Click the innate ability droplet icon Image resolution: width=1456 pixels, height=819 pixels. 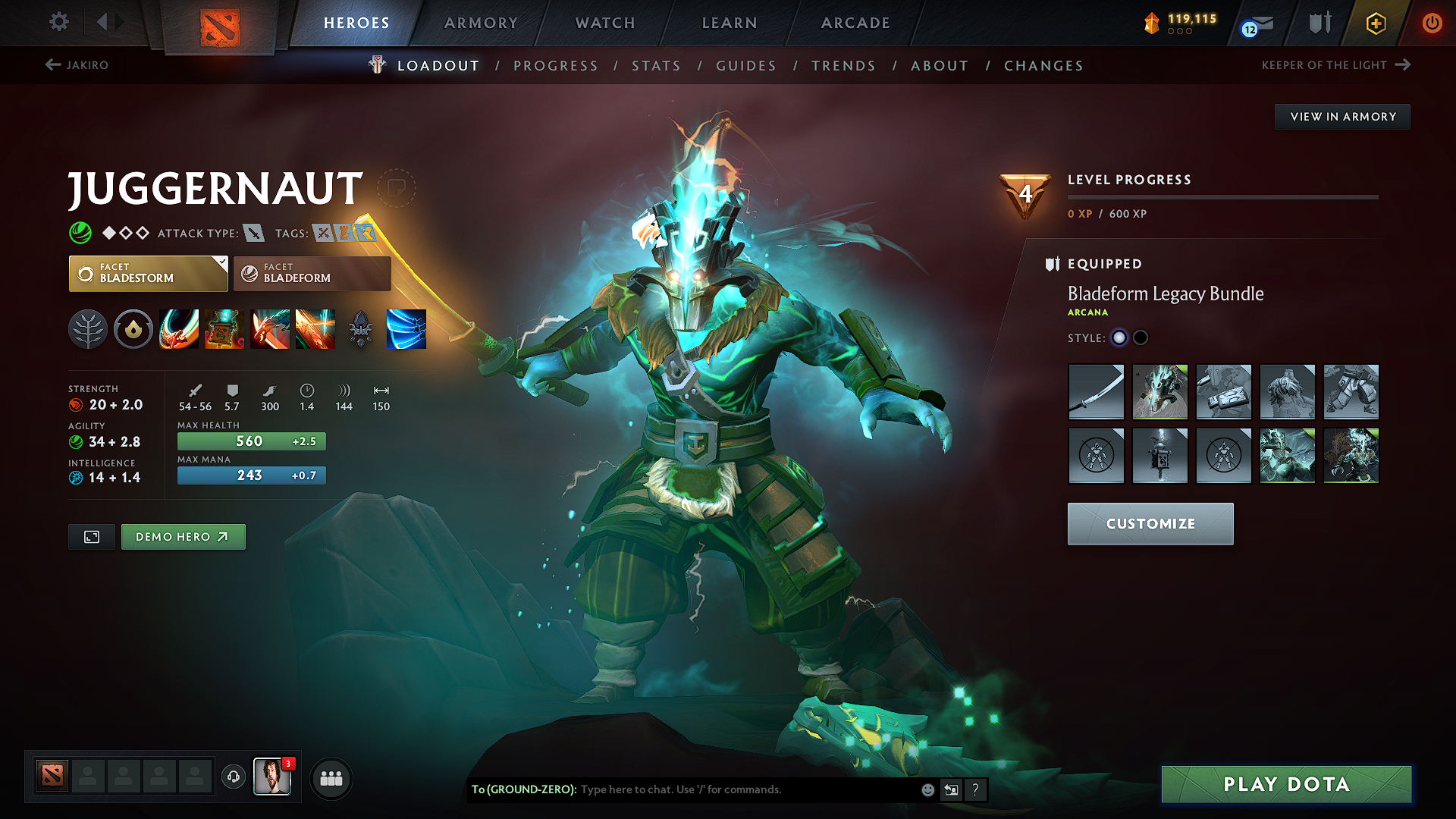[x=133, y=329]
